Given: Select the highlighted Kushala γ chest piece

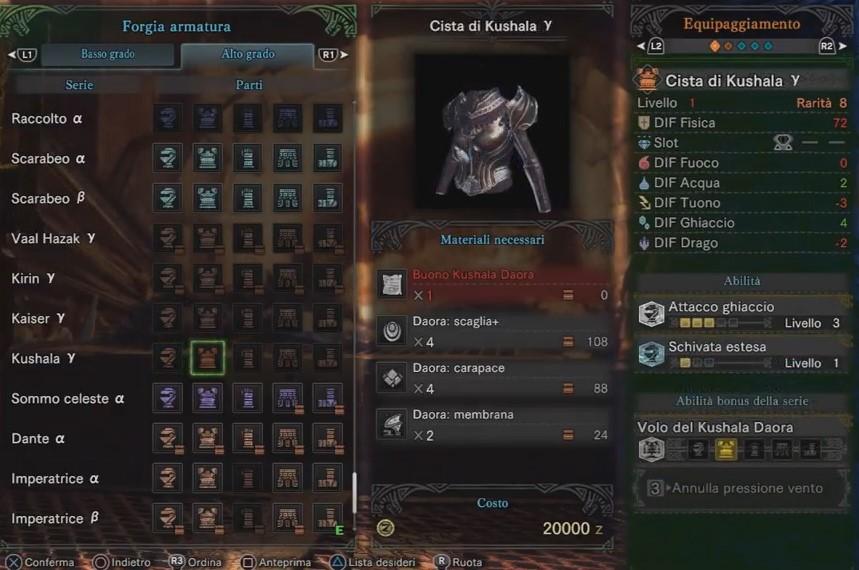Looking at the screenshot, I should (x=207, y=358).
